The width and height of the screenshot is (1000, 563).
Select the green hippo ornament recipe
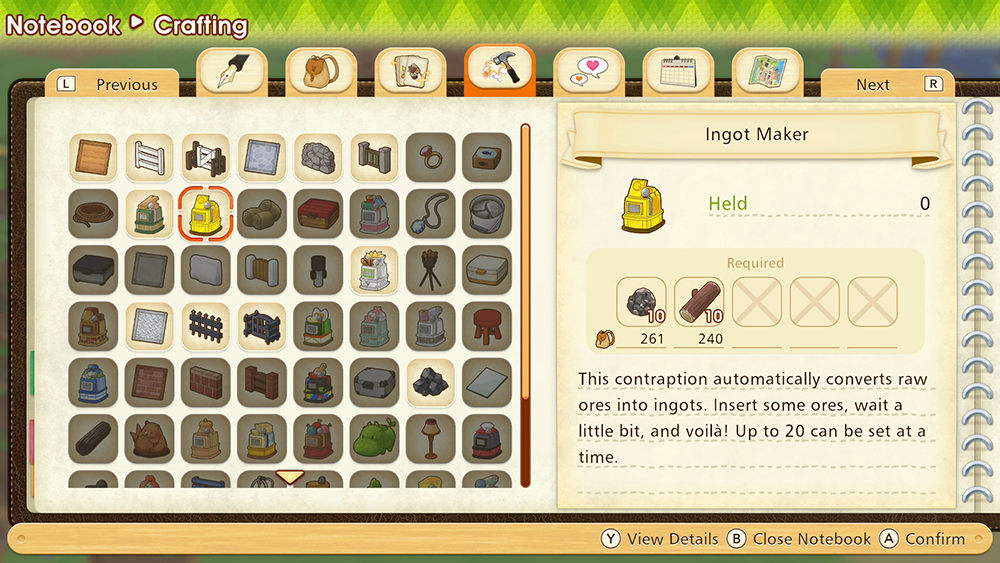point(375,438)
